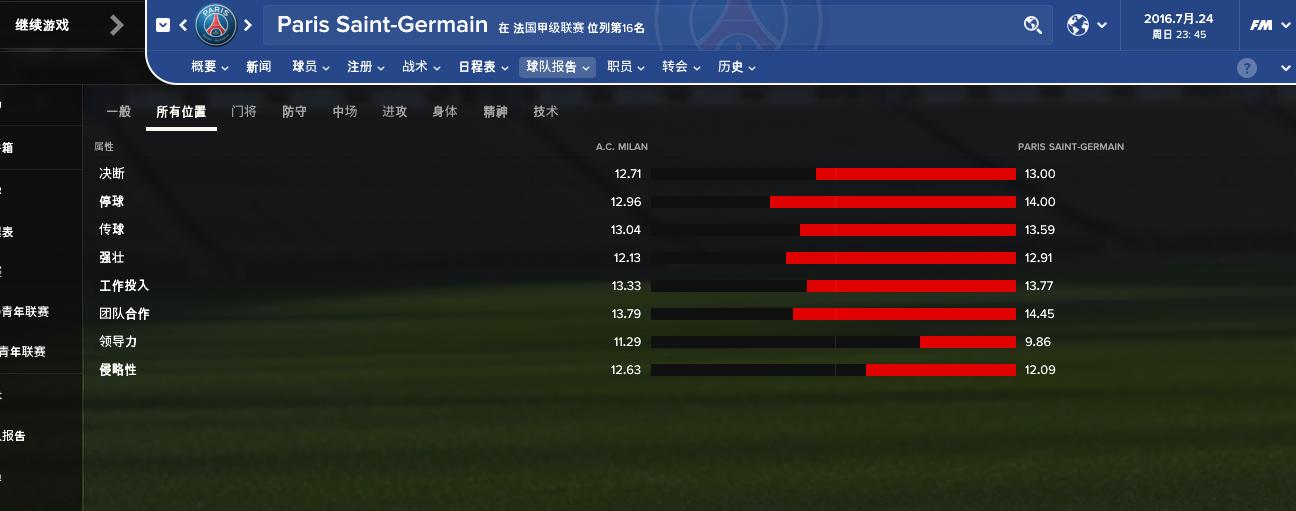1296x511 pixels.
Task: Open the 注册 registration menu
Action: (365, 67)
